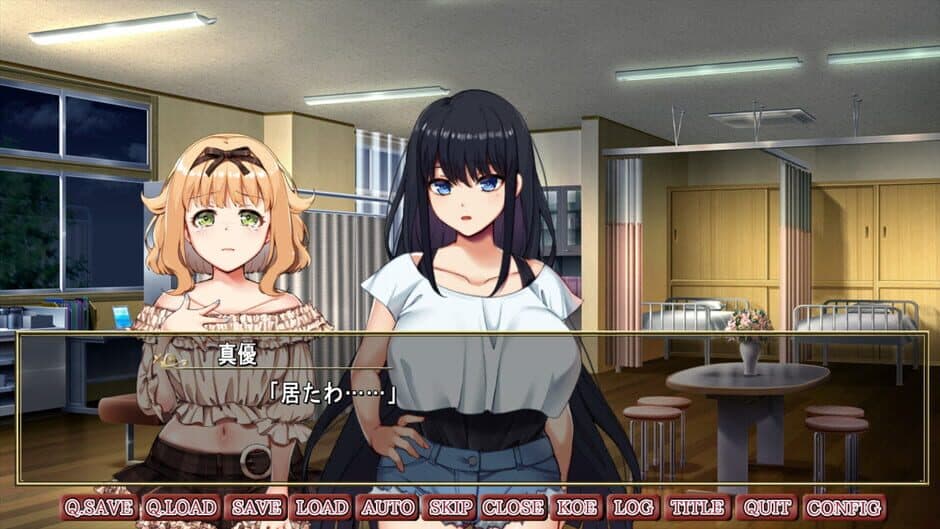Quick load using Q.LOAD
The width and height of the screenshot is (940, 529).
point(180,507)
